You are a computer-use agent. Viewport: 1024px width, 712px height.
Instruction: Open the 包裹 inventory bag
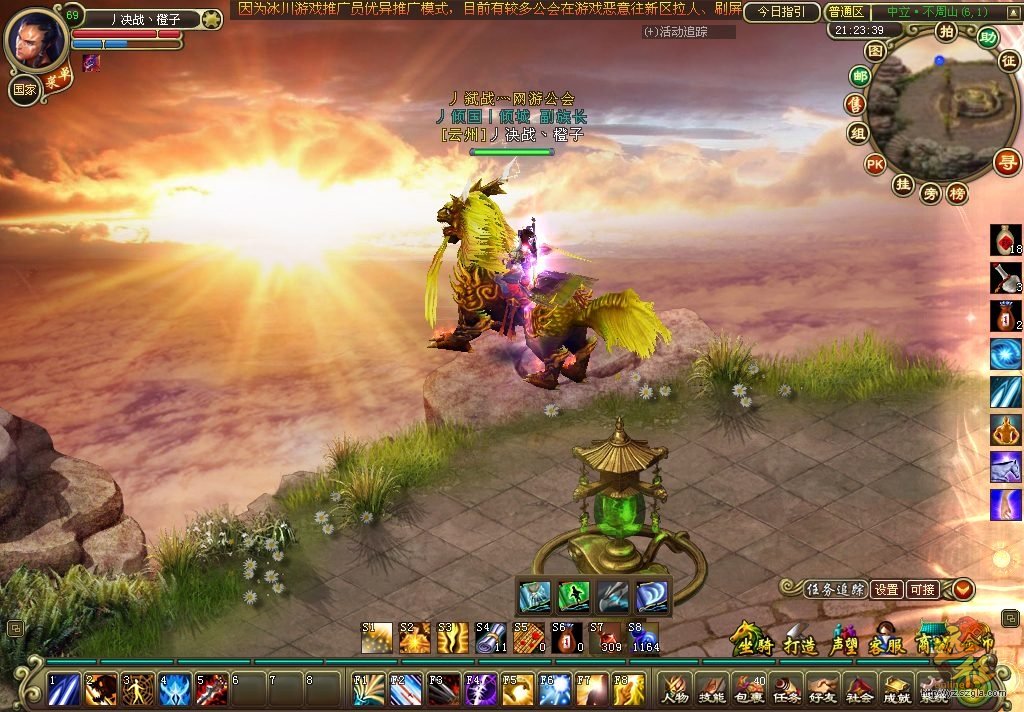coord(748,689)
